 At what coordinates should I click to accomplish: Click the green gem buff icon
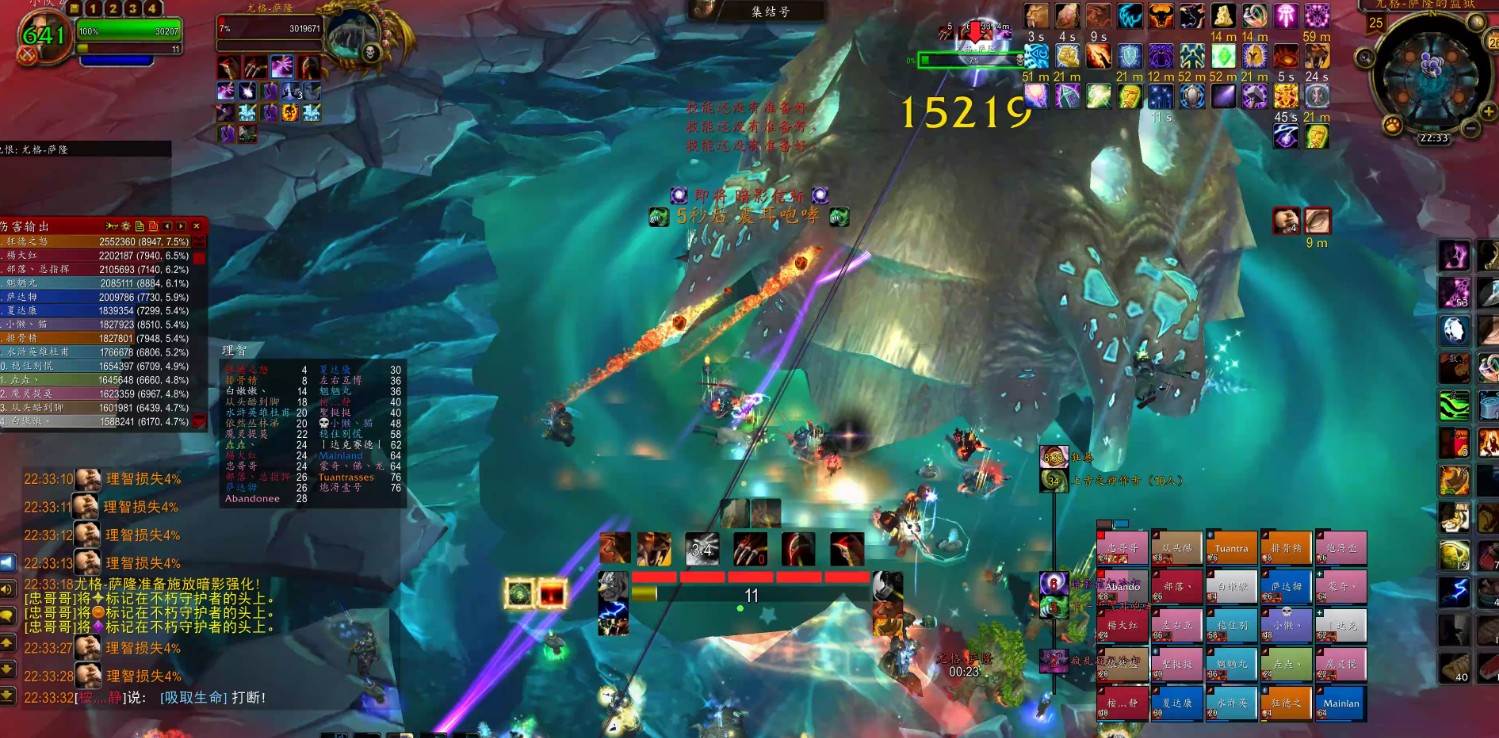(x=1224, y=56)
